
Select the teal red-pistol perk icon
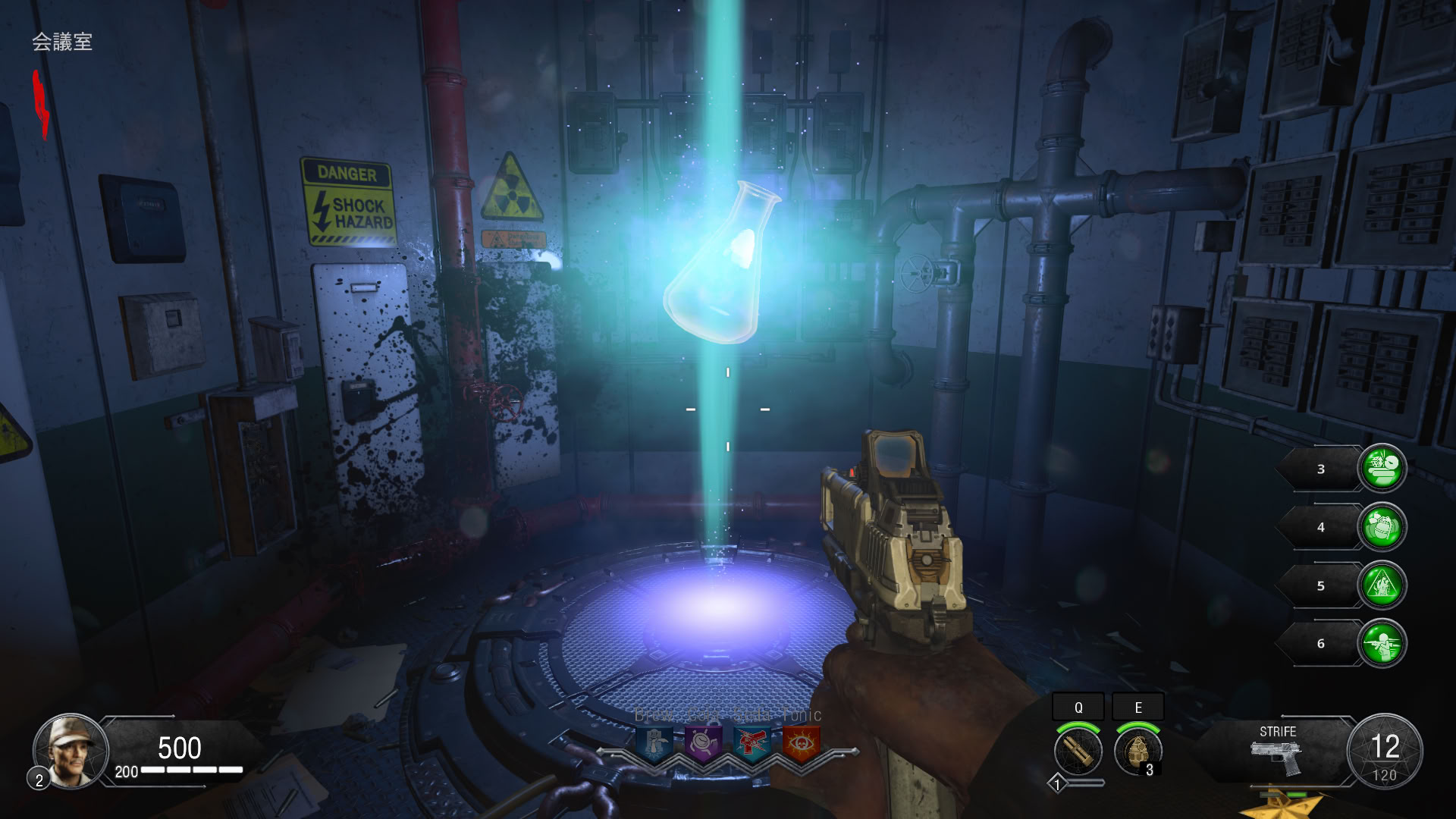(752, 745)
